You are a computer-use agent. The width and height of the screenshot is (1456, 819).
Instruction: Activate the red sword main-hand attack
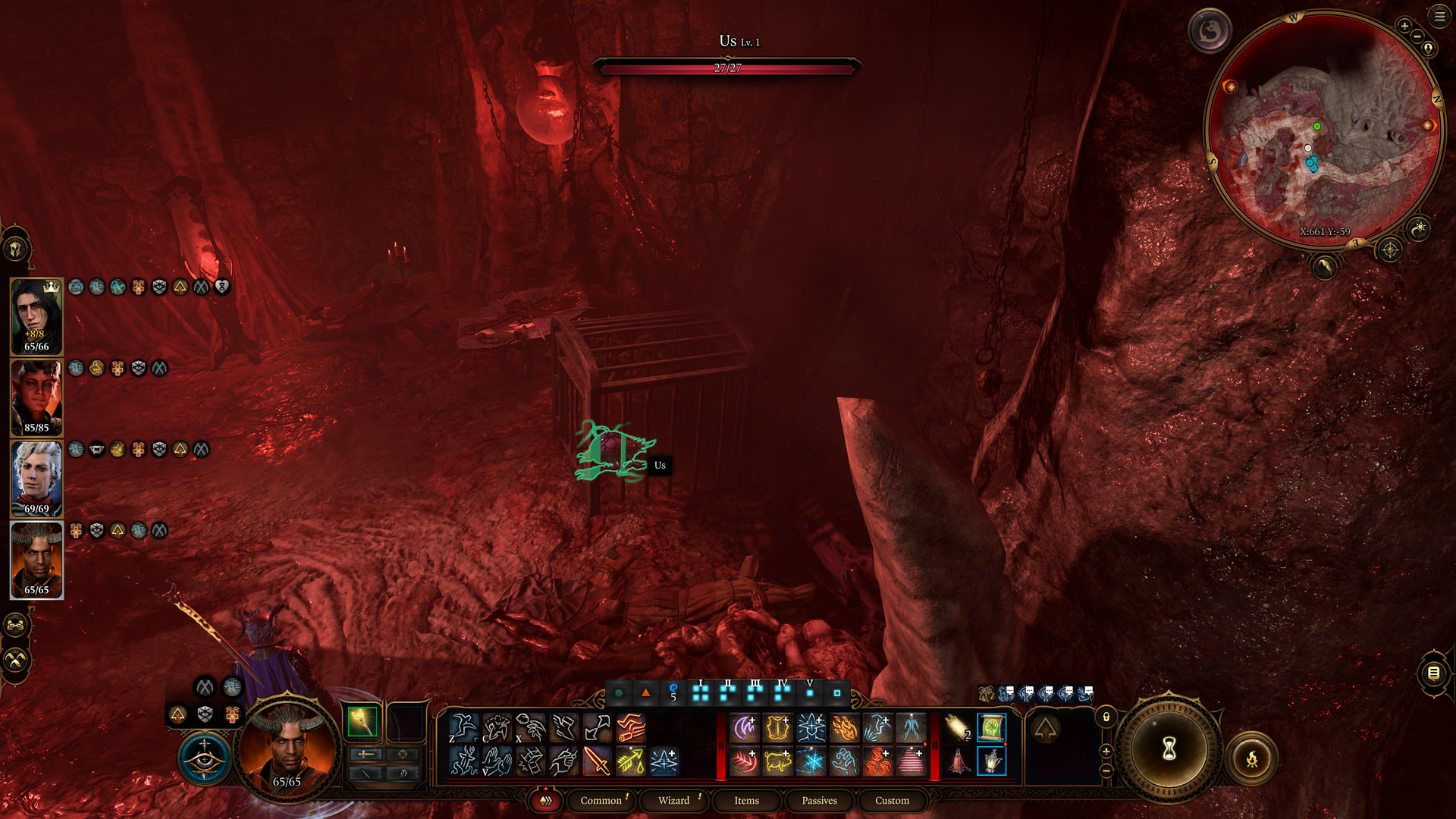[x=597, y=761]
